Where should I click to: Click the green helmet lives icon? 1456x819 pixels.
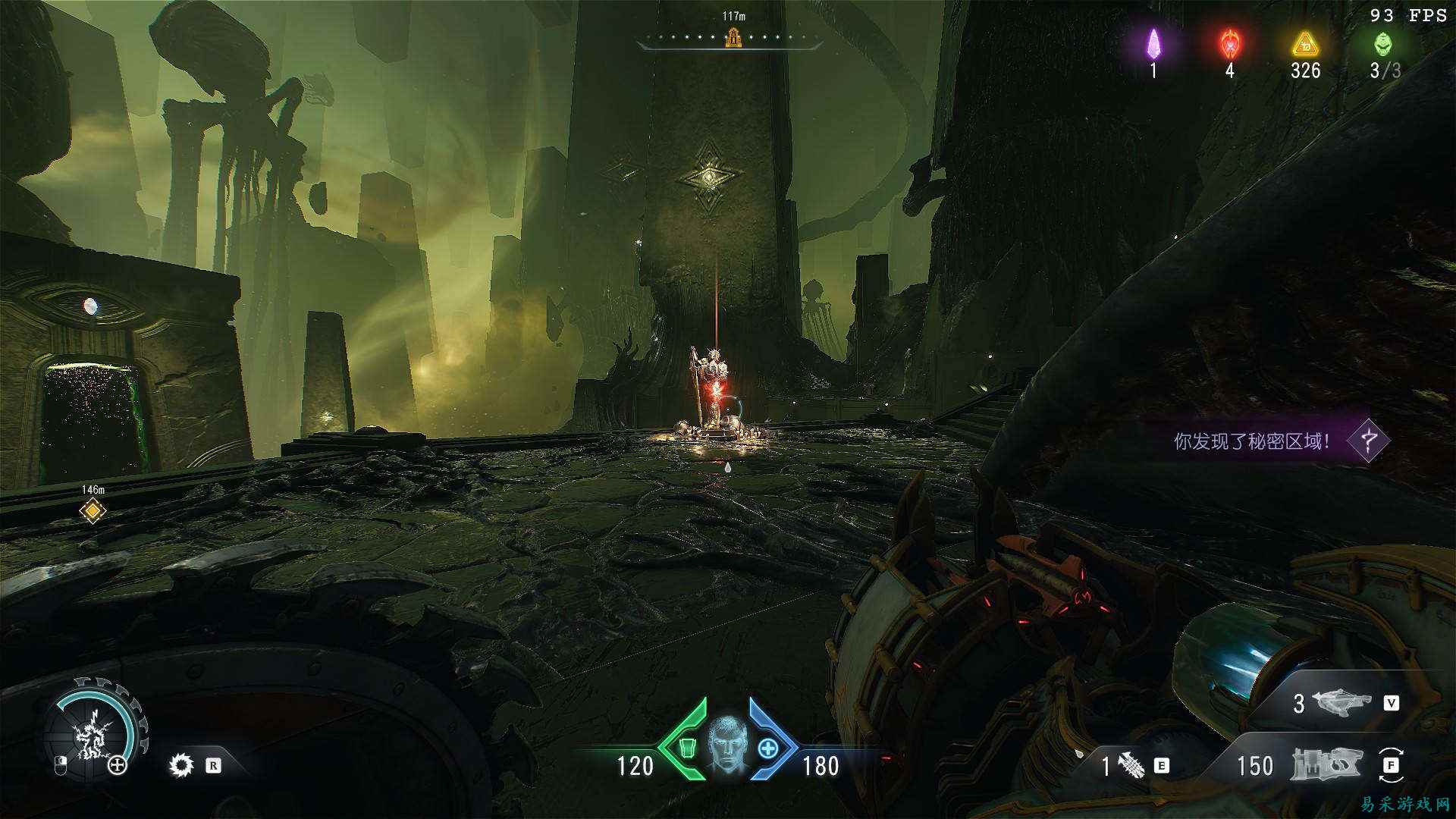tap(1384, 44)
